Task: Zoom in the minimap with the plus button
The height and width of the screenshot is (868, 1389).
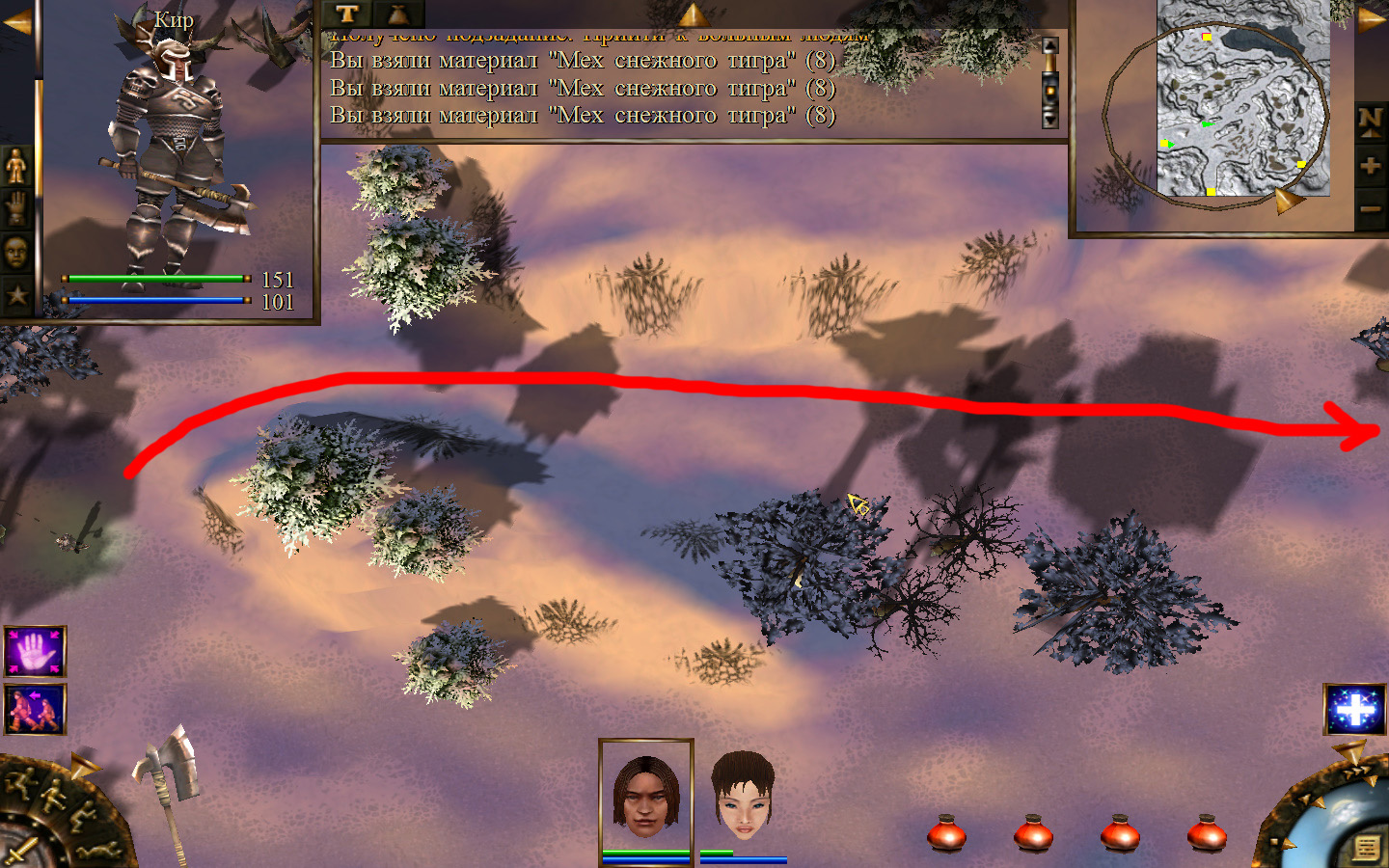Action: 1370,166
